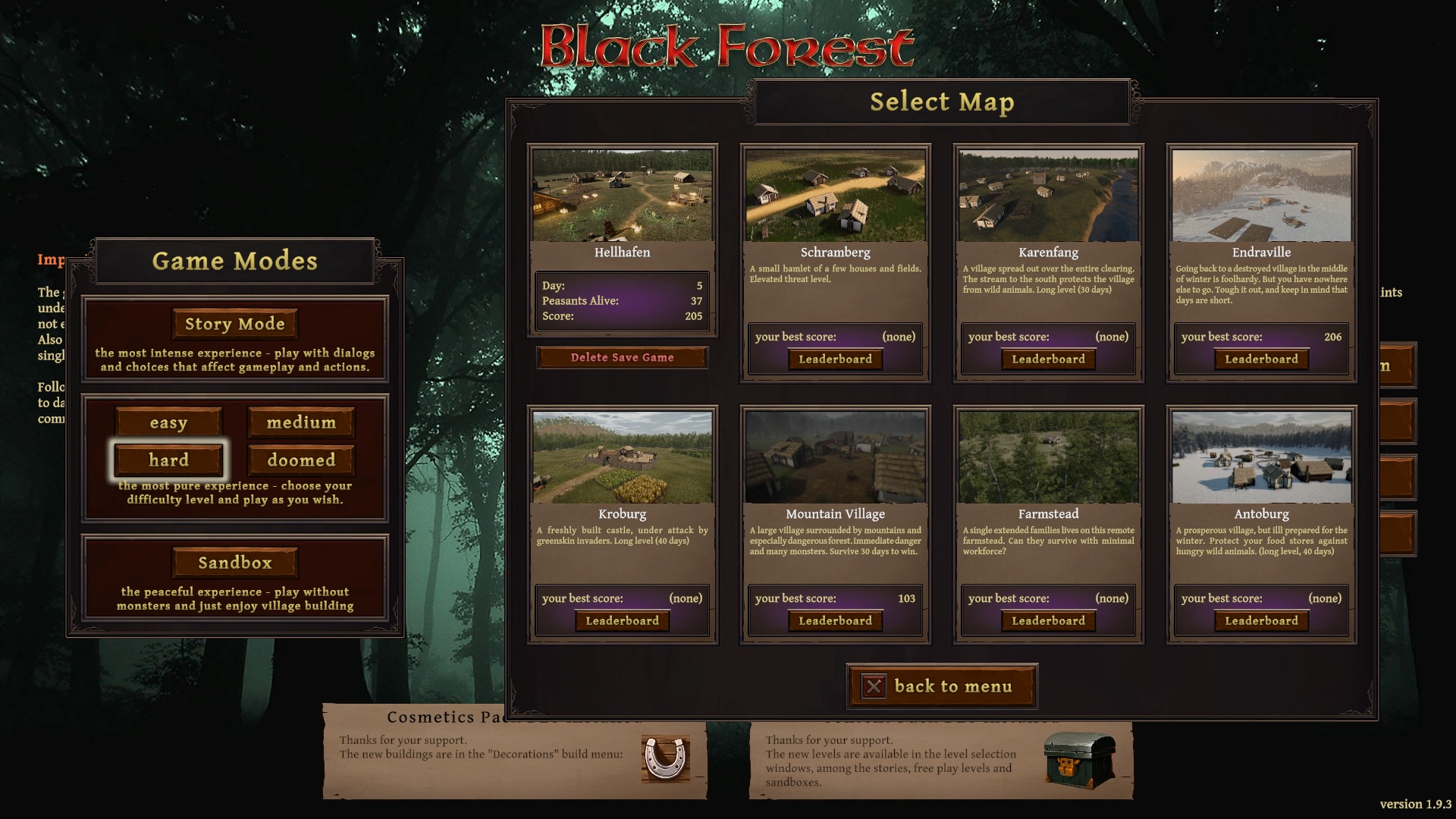
Task: Show the Karenfang leaderboard
Action: 1048,359
